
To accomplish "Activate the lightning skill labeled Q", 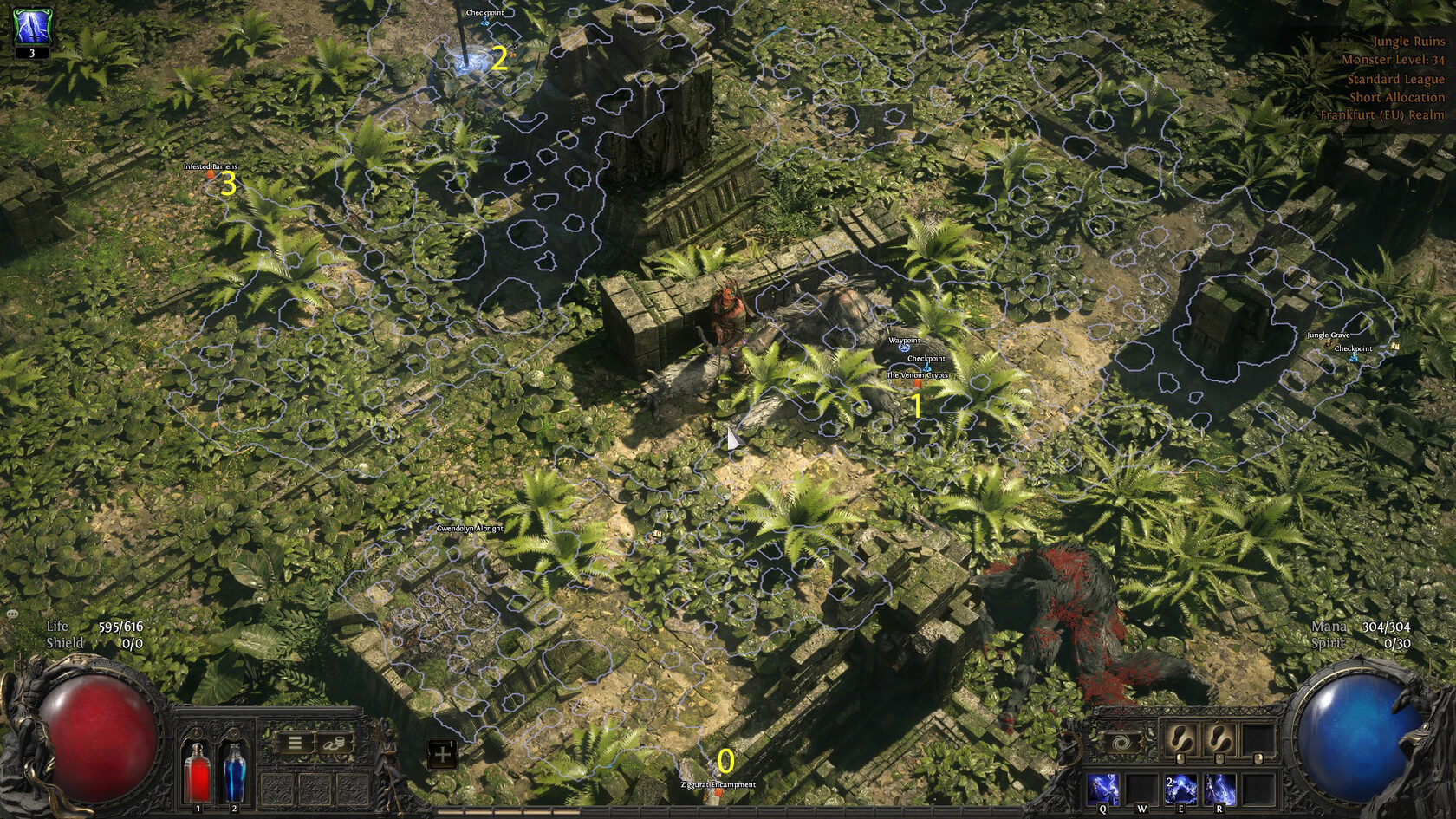I will pyautogui.click(x=1102, y=790).
